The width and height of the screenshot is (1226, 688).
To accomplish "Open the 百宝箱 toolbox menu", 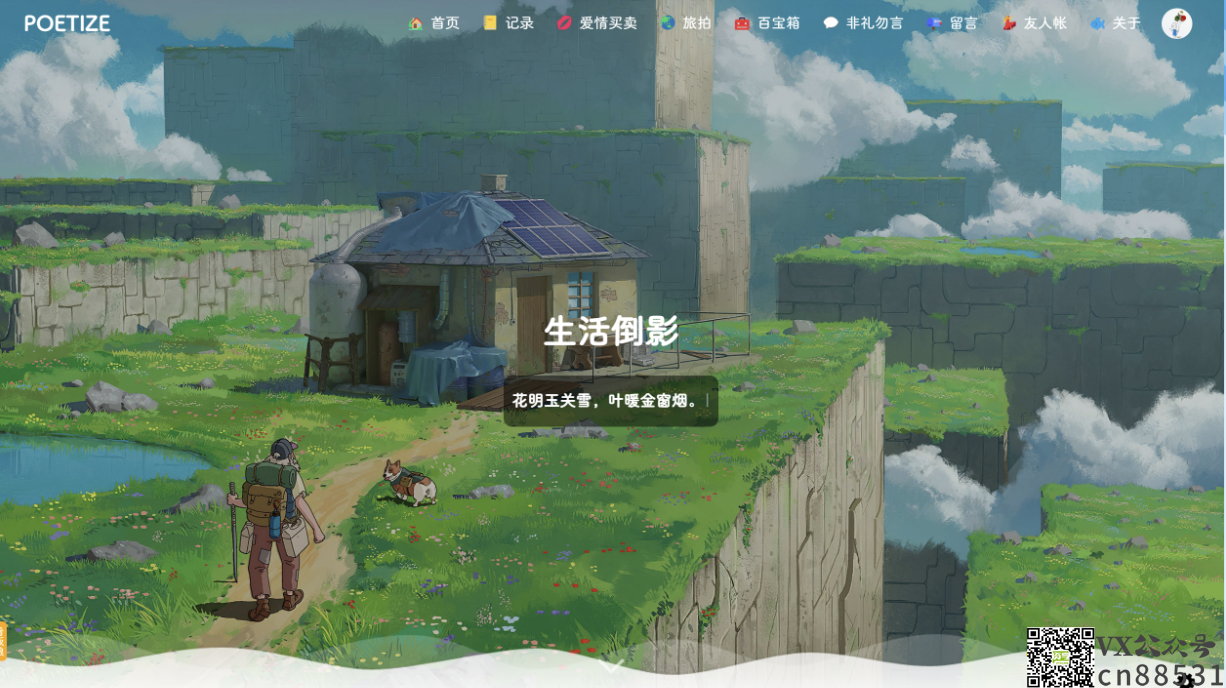I will click(x=767, y=23).
